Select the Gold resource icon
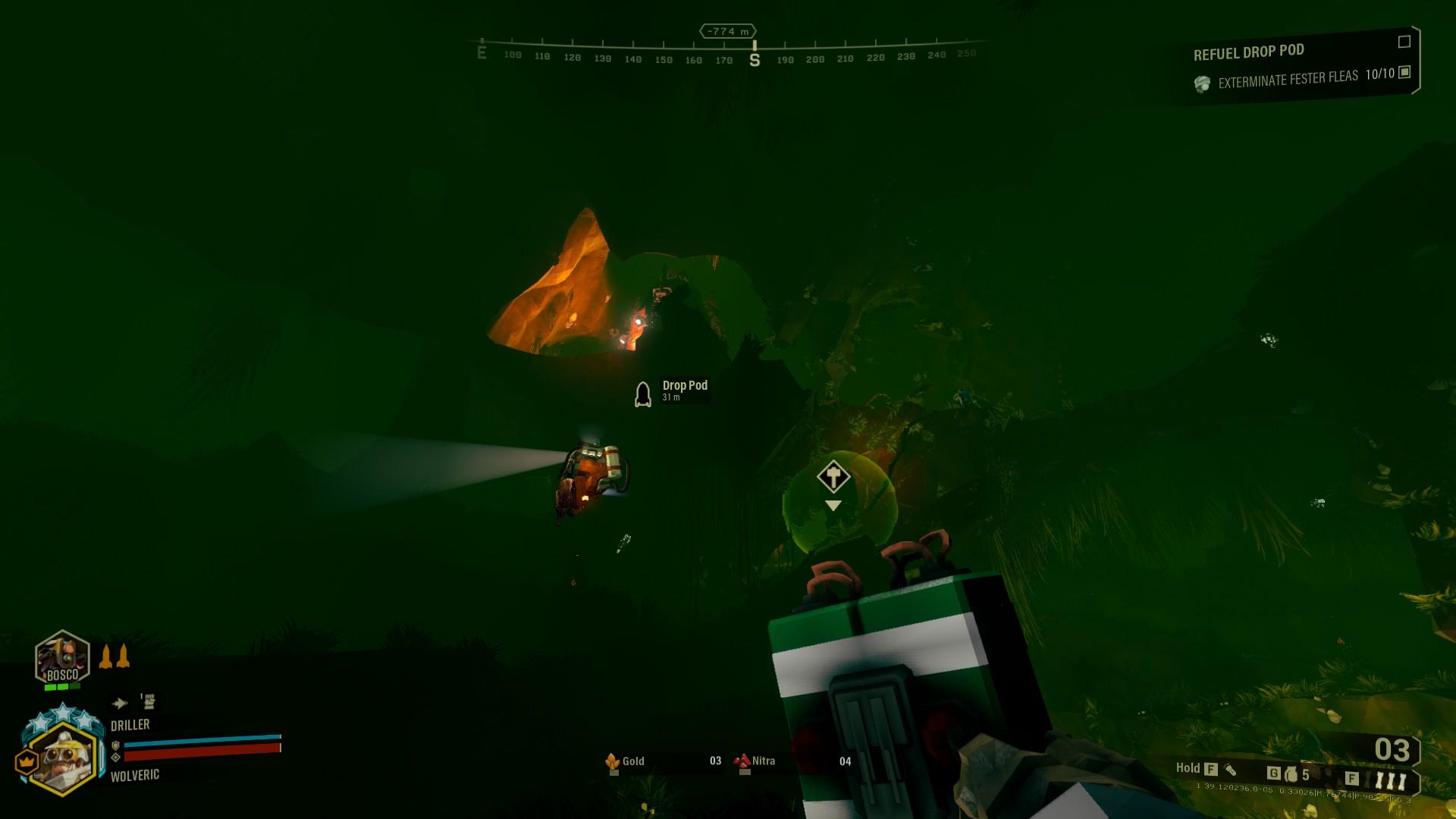 613,761
